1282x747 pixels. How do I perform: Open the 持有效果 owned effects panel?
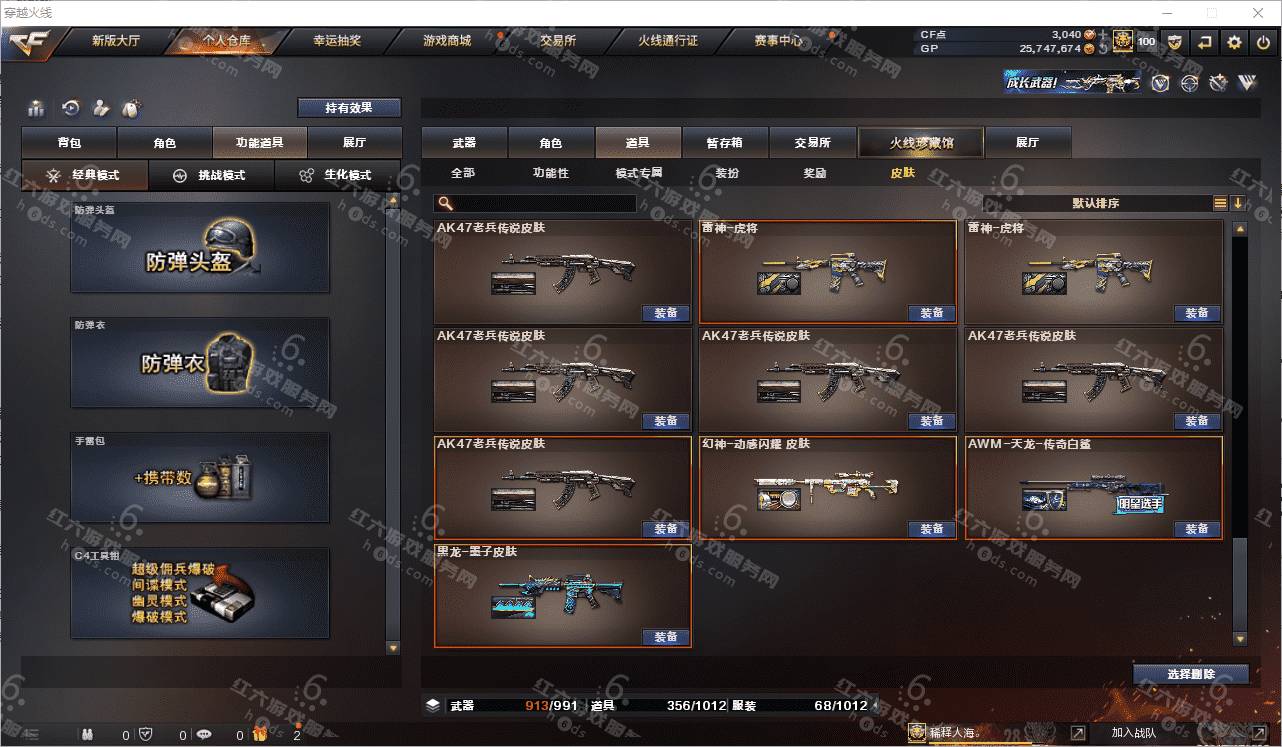349,108
